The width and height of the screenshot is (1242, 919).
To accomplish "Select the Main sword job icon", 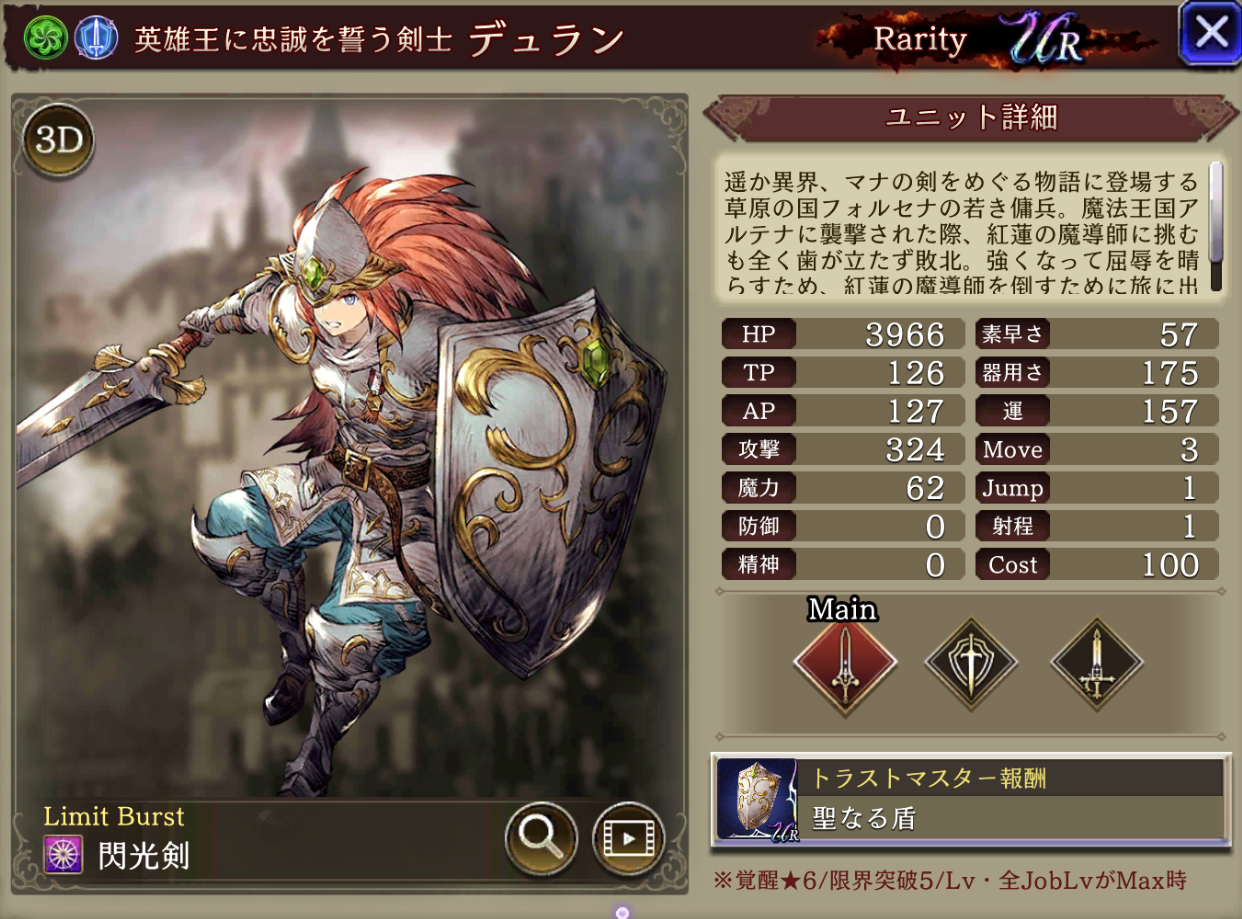I will click(x=845, y=662).
